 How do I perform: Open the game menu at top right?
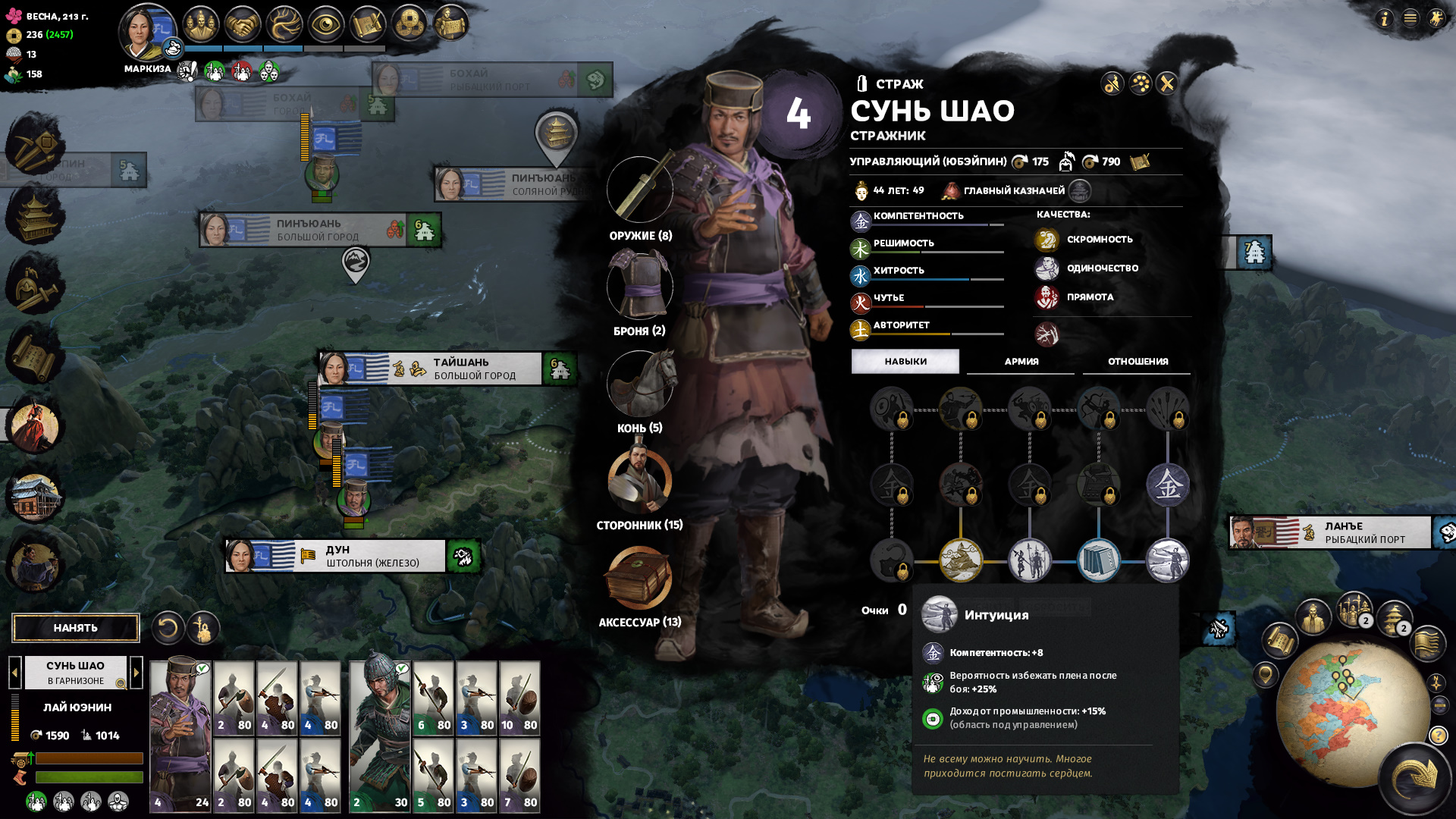click(x=1410, y=18)
